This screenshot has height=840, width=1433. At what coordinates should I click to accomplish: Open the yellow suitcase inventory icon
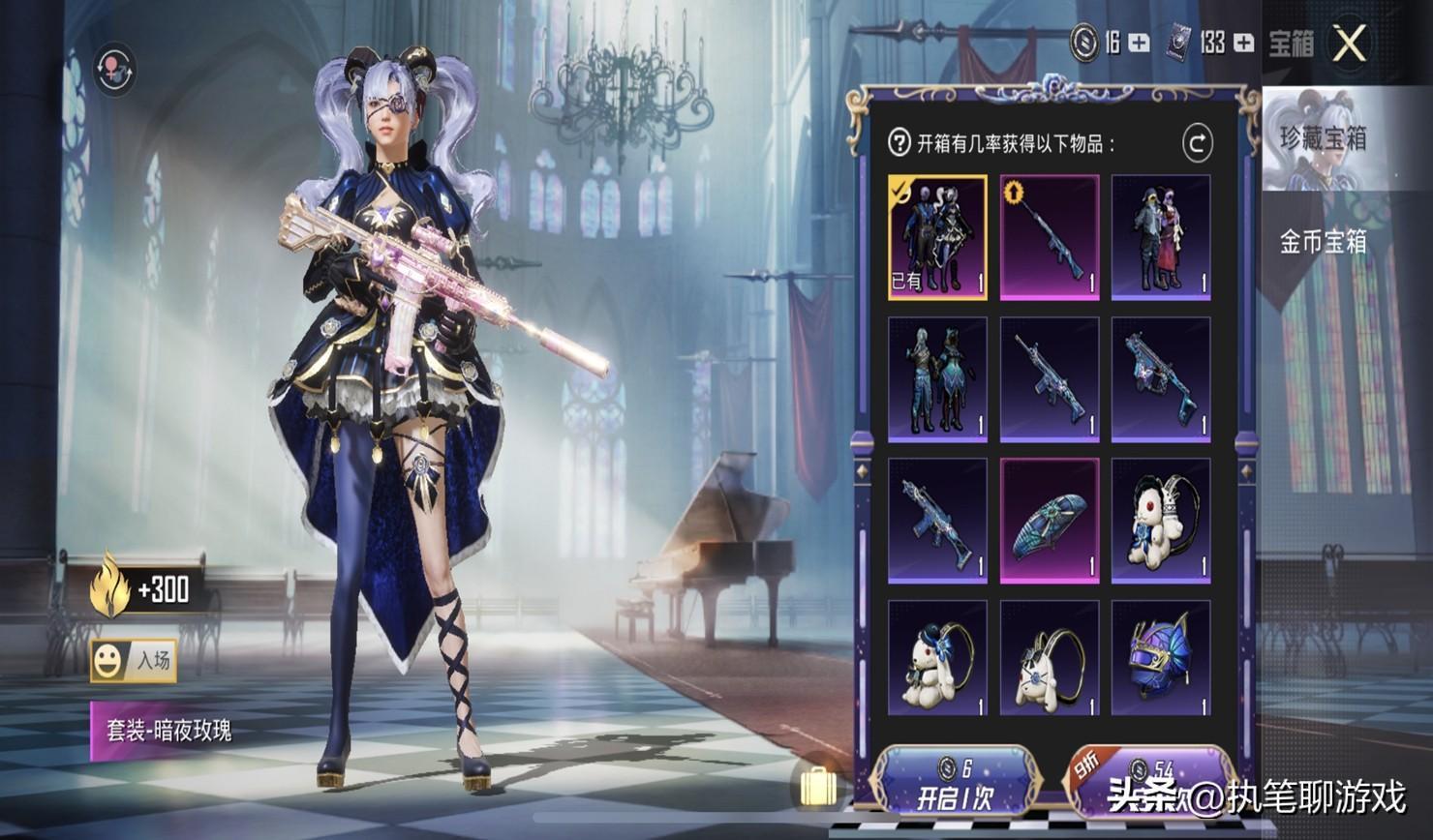pyautogui.click(x=819, y=785)
